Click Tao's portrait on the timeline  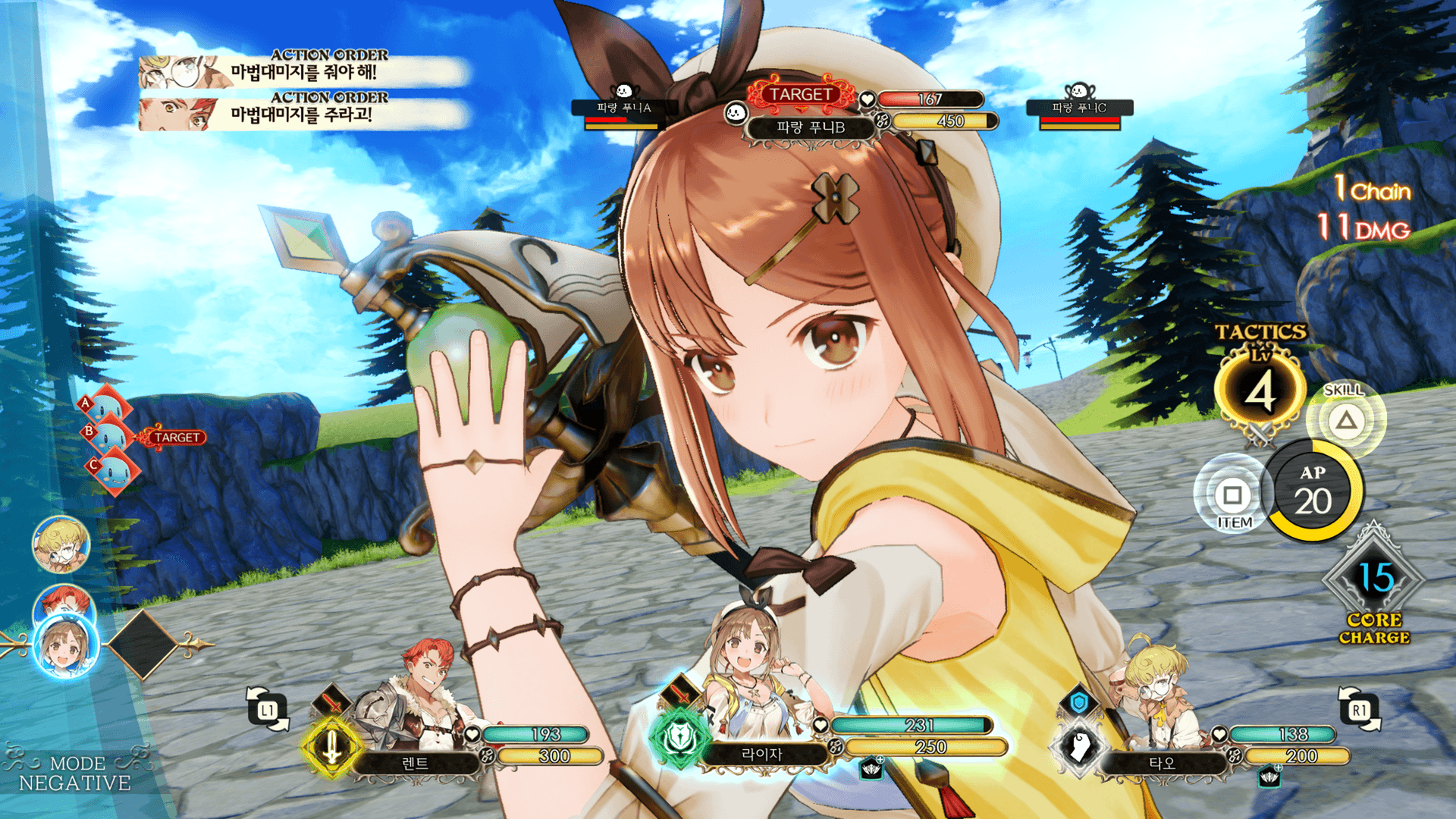61,544
